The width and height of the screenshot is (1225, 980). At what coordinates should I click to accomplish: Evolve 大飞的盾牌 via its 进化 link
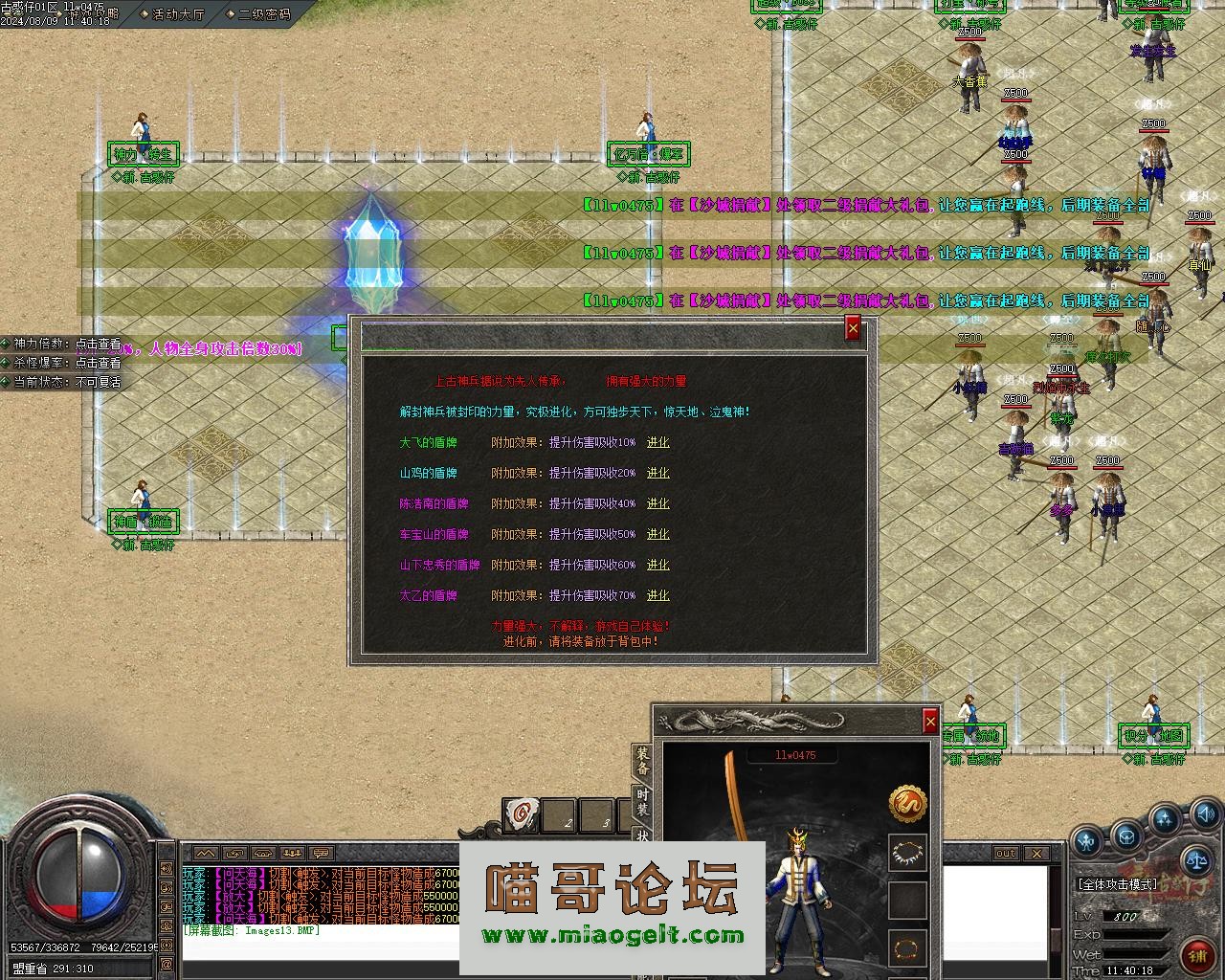coord(657,442)
